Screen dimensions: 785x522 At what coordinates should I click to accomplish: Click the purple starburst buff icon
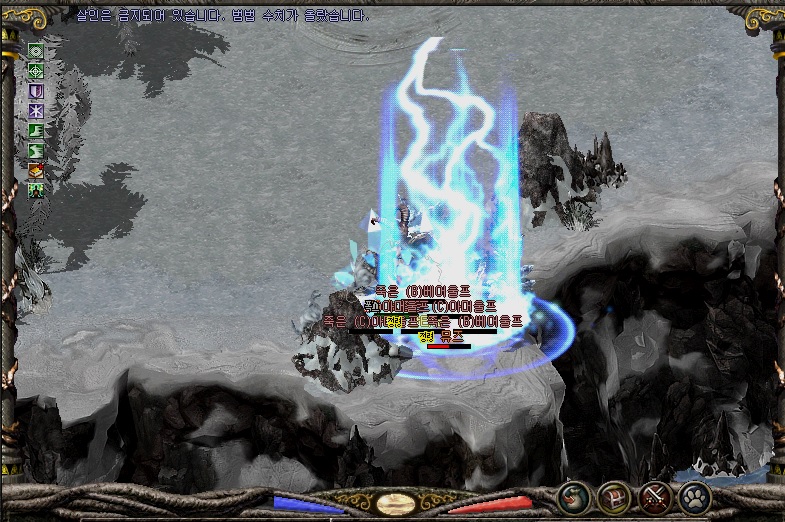point(36,110)
